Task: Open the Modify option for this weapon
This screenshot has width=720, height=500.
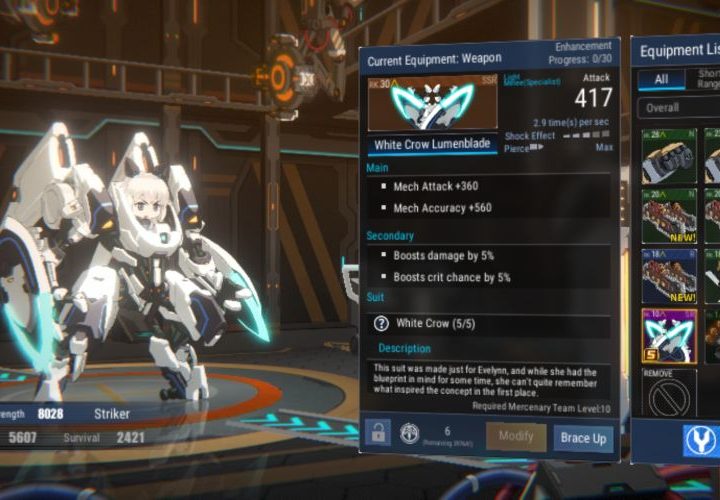Action: 516,437
